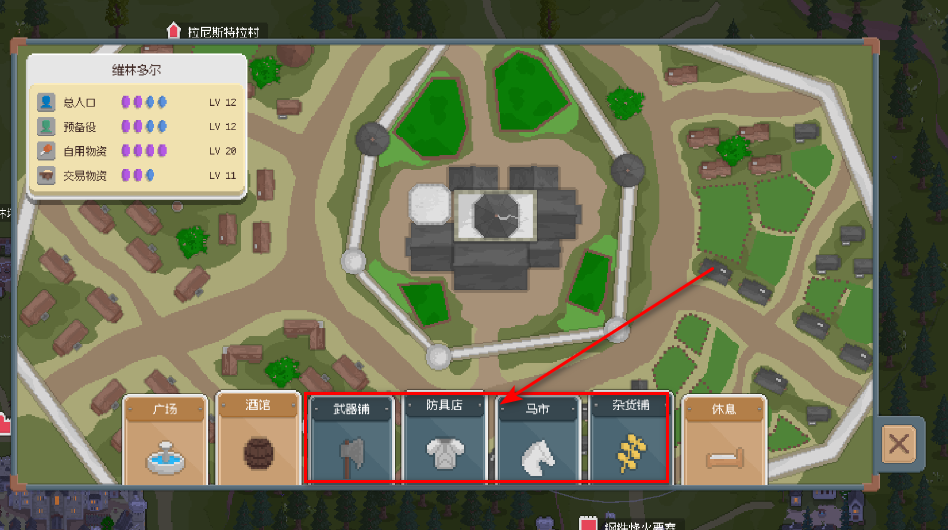Enter the 酒馆 tavern

point(258,440)
